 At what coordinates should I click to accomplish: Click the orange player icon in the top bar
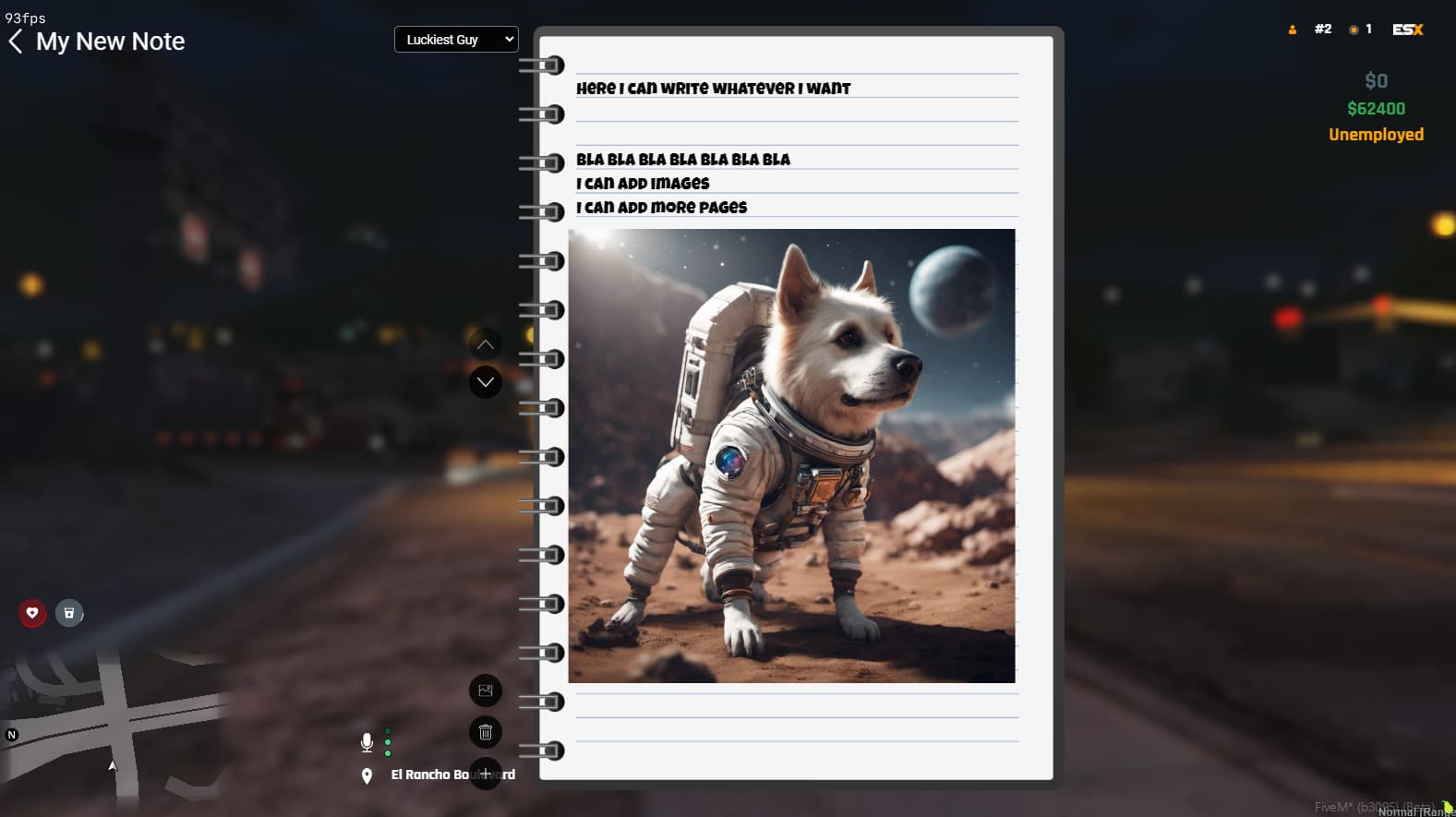(1291, 29)
